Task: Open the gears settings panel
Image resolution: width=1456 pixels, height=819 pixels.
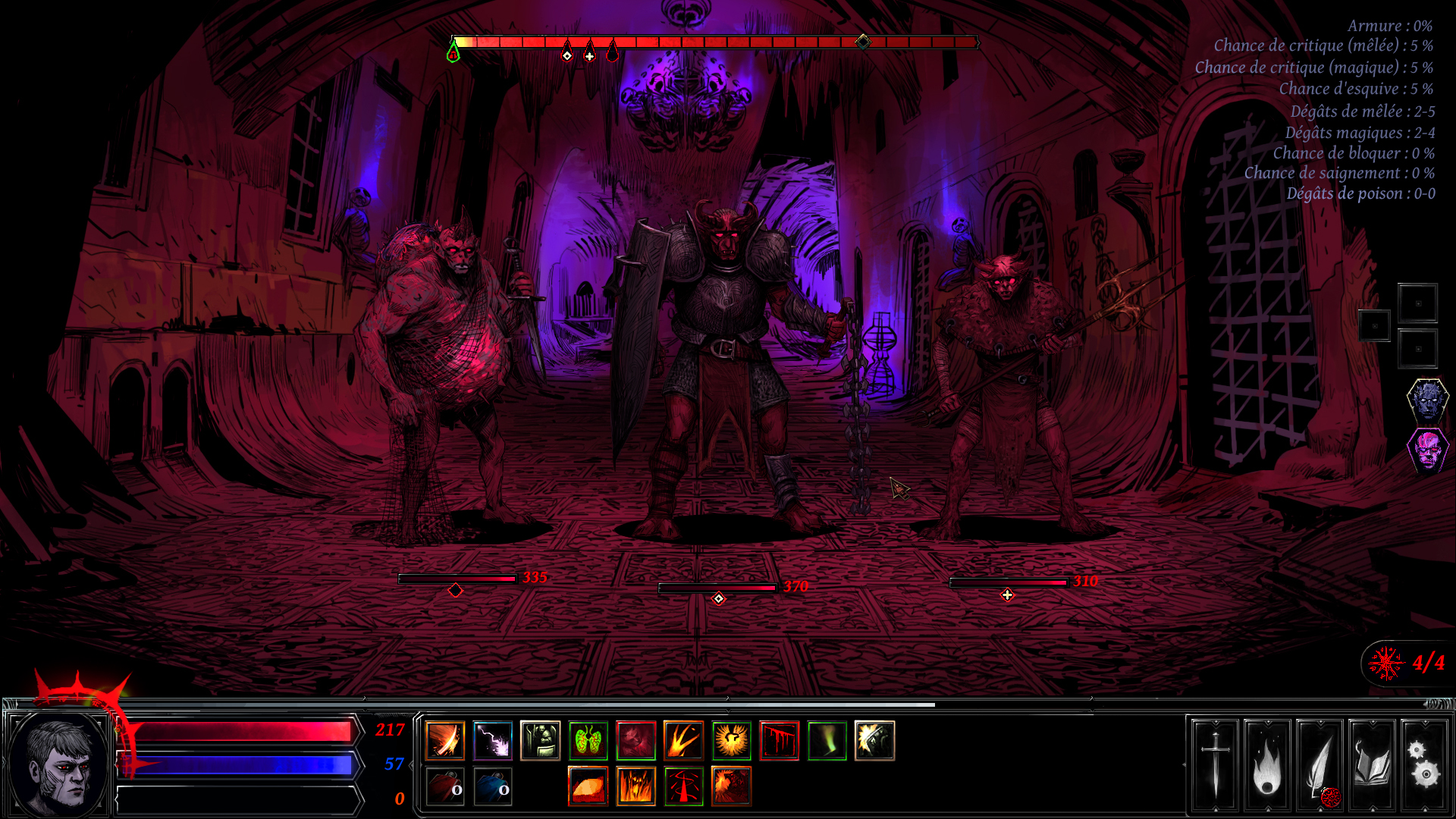Action: (1424, 766)
